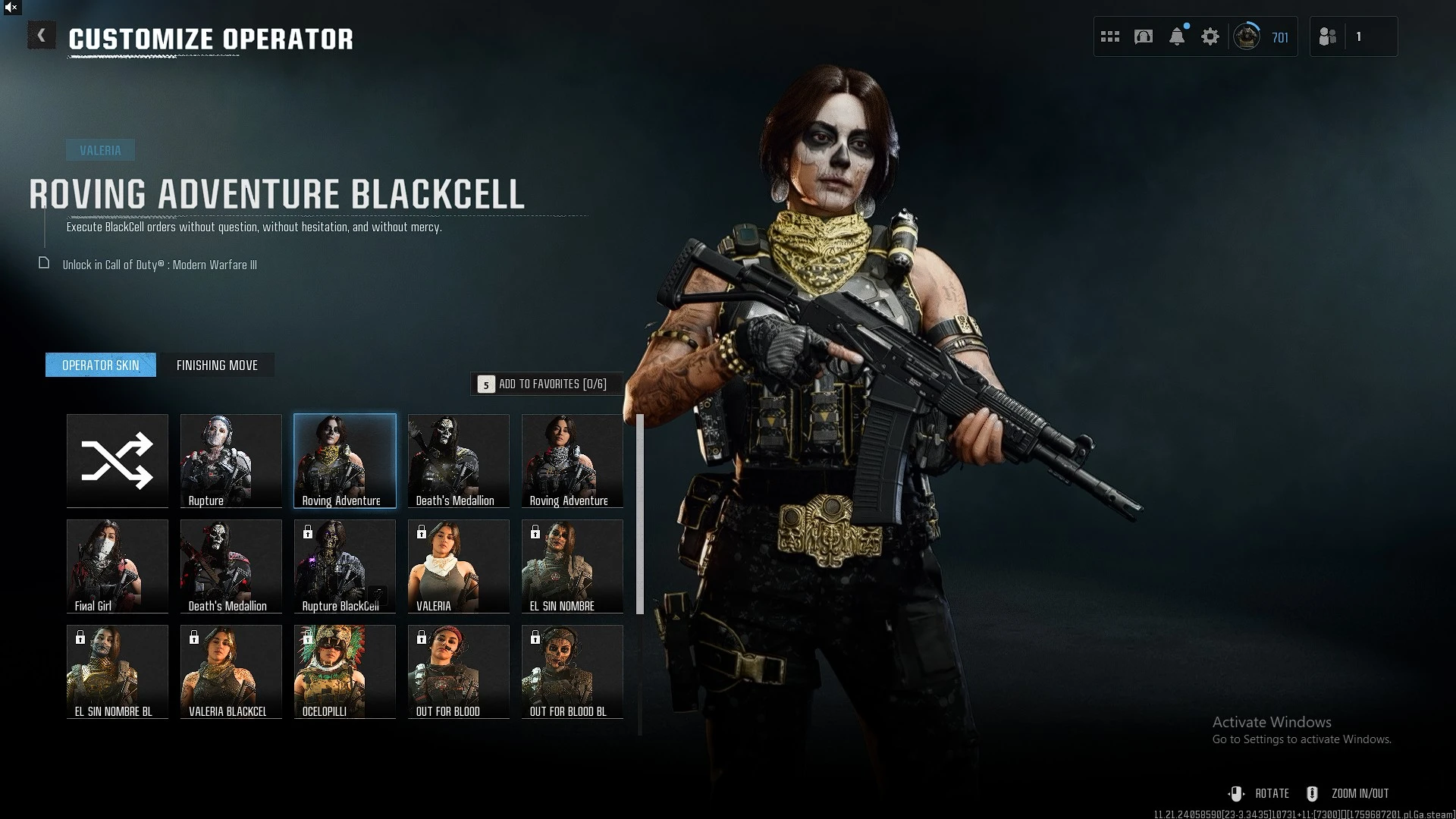Show notifications via the bell icon

click(1177, 36)
